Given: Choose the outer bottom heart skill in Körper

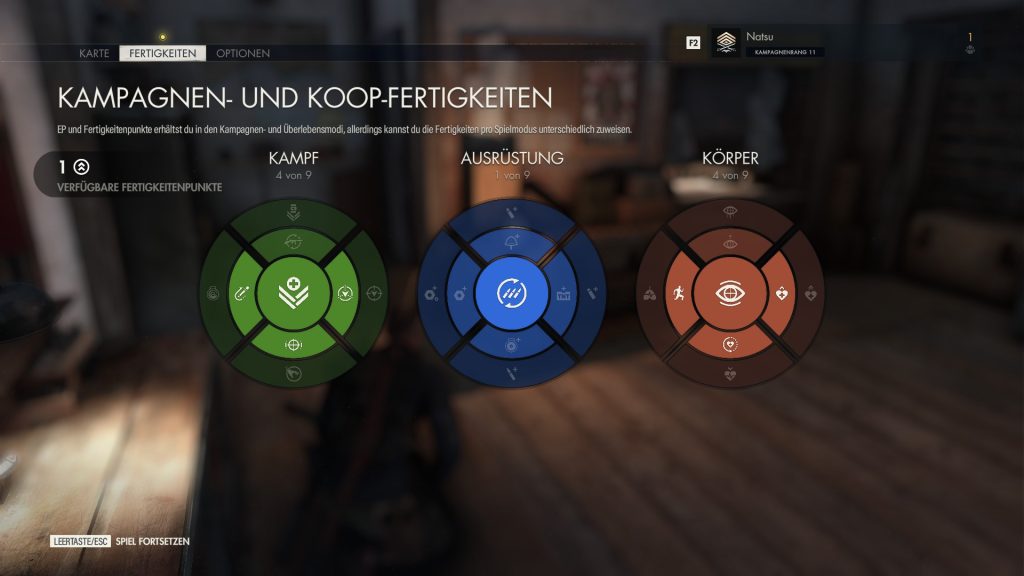Looking at the screenshot, I should 729,375.
